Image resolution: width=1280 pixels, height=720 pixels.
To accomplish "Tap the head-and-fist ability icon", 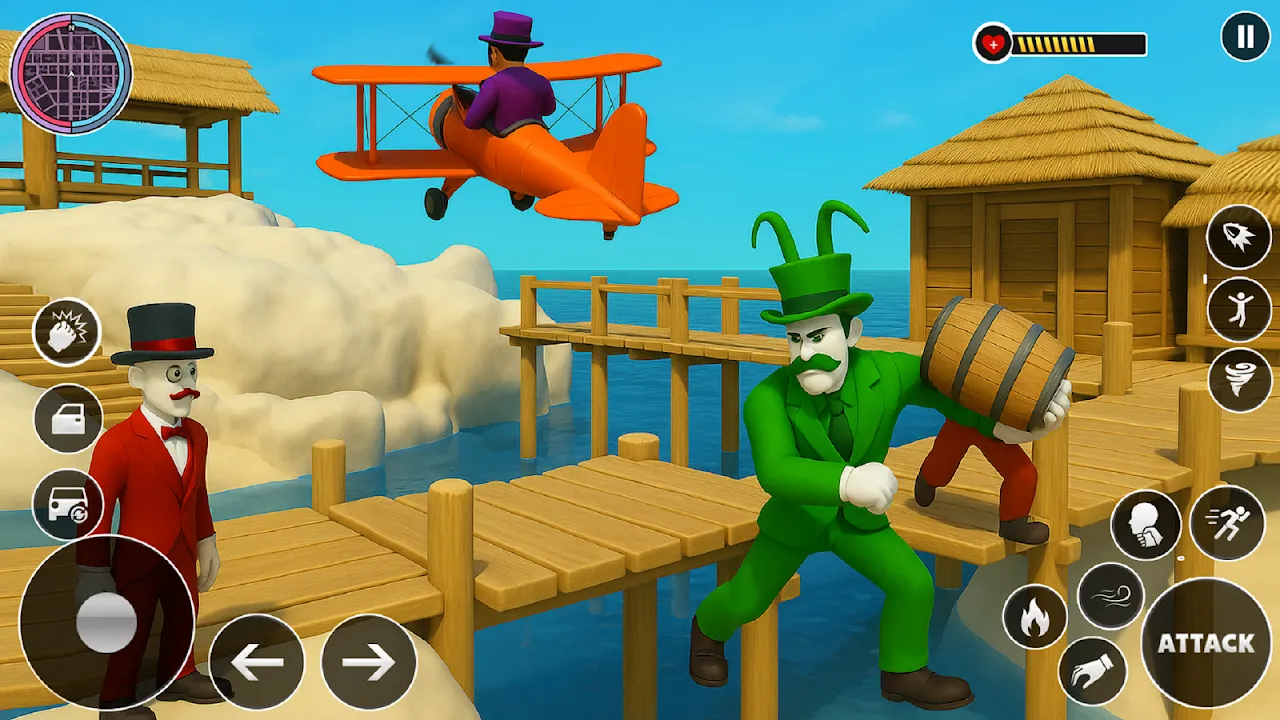I will pos(1146,525).
